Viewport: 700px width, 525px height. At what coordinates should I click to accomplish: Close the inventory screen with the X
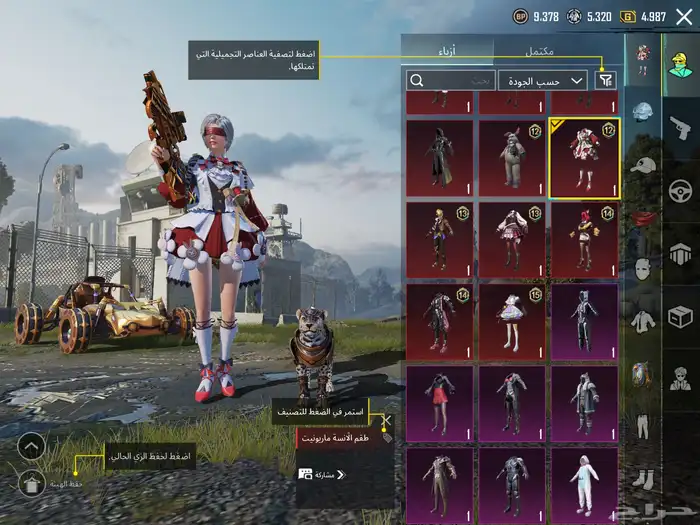coord(683,16)
